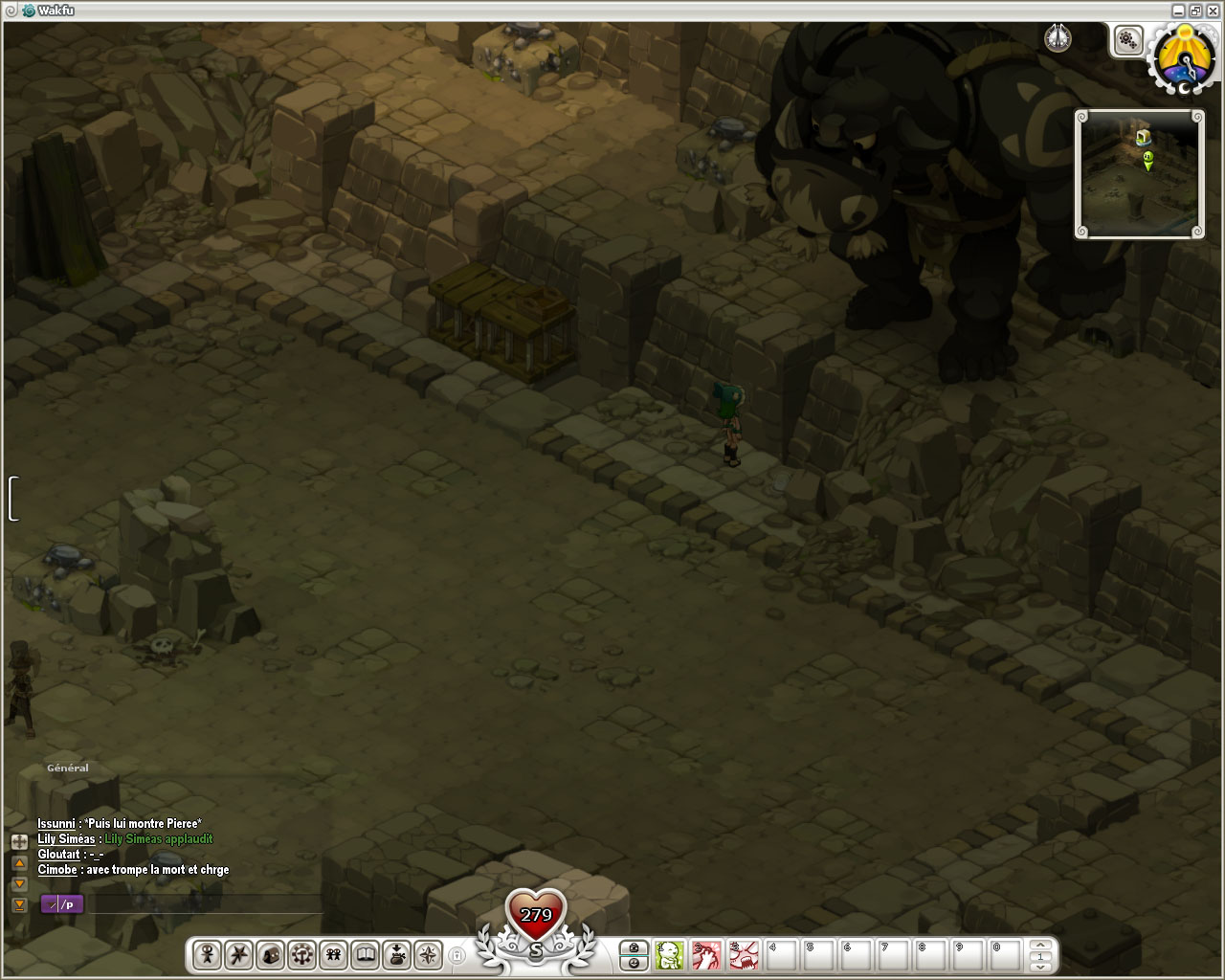Click the spiky star toolbar icon

point(238,954)
